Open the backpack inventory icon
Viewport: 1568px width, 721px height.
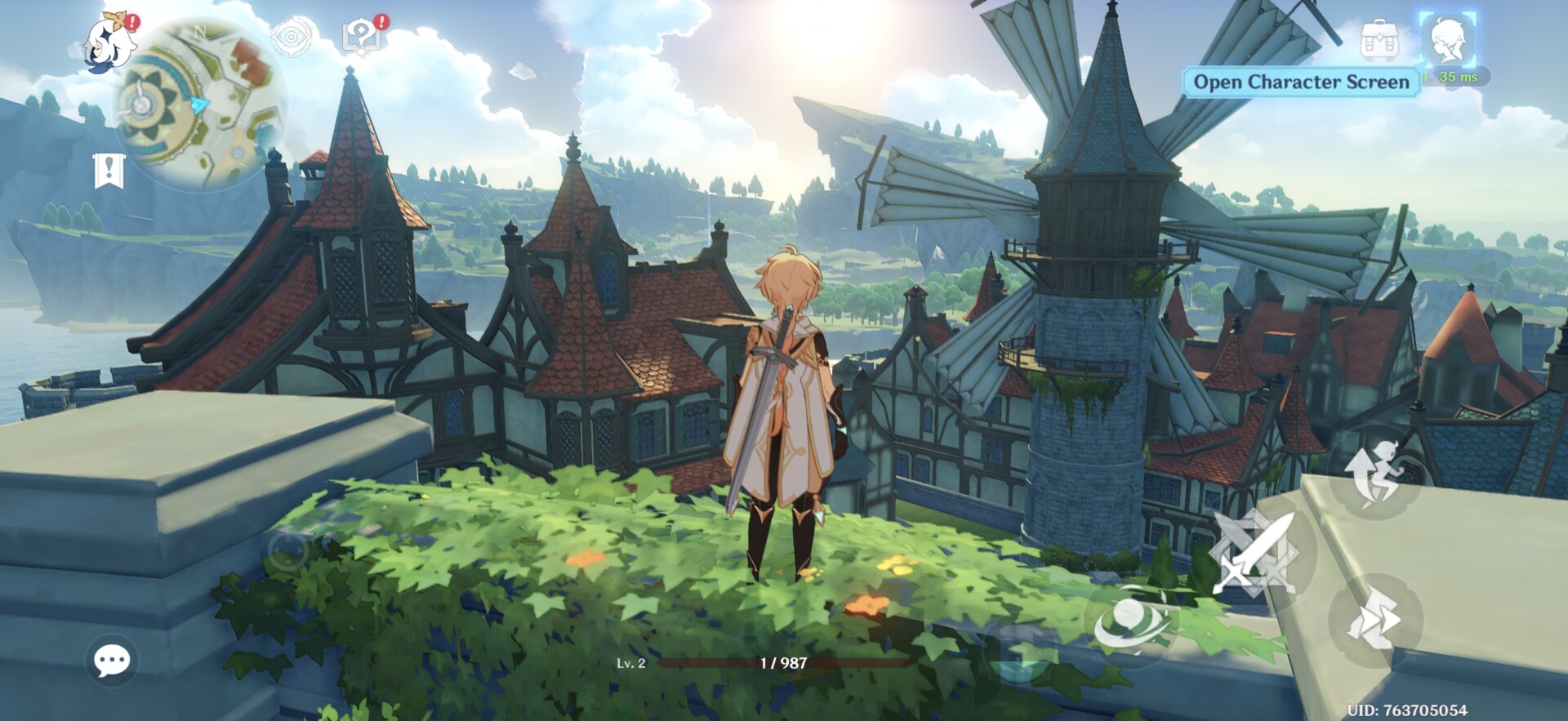[1379, 40]
